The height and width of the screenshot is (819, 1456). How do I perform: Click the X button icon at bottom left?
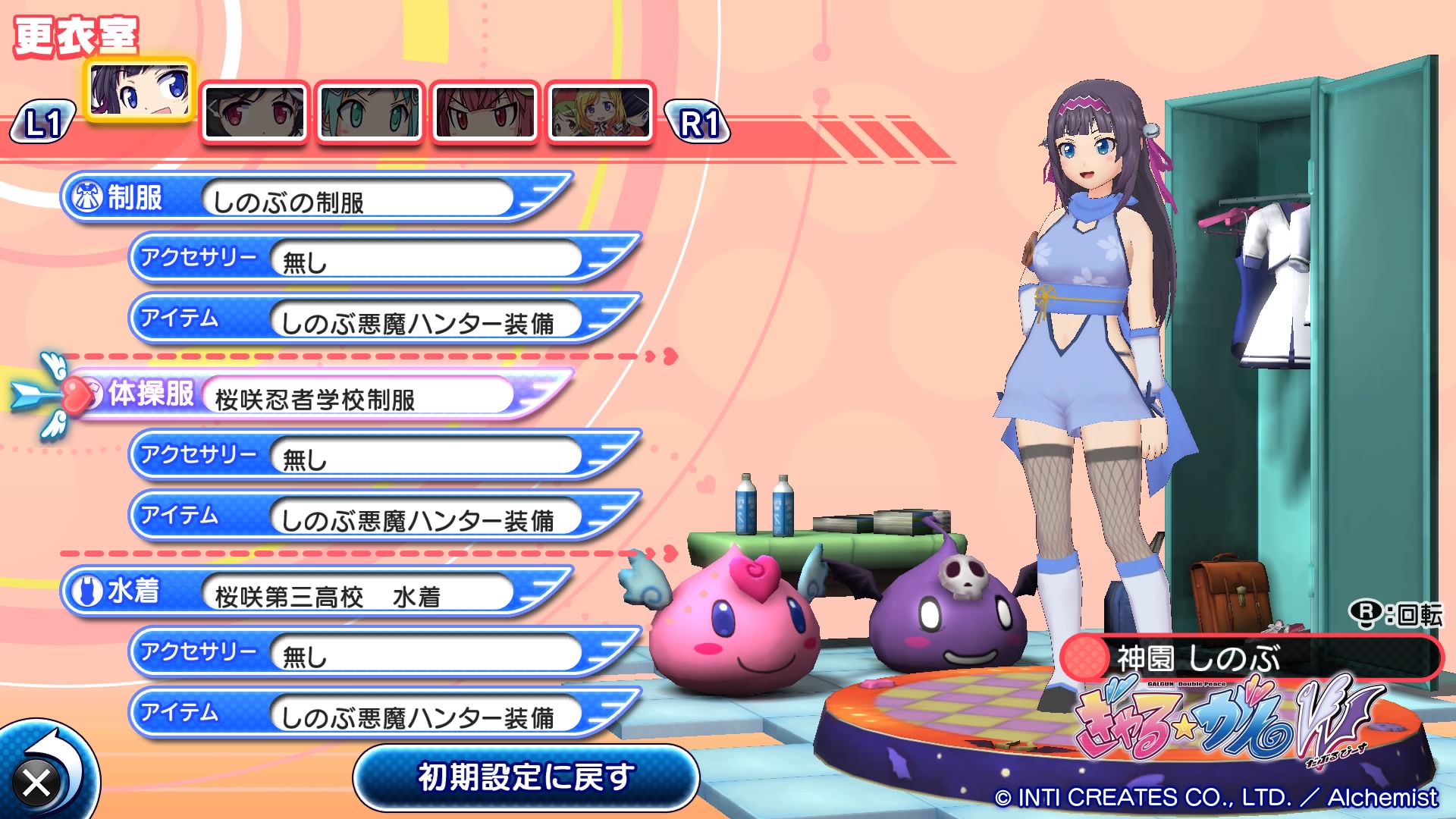(x=38, y=781)
